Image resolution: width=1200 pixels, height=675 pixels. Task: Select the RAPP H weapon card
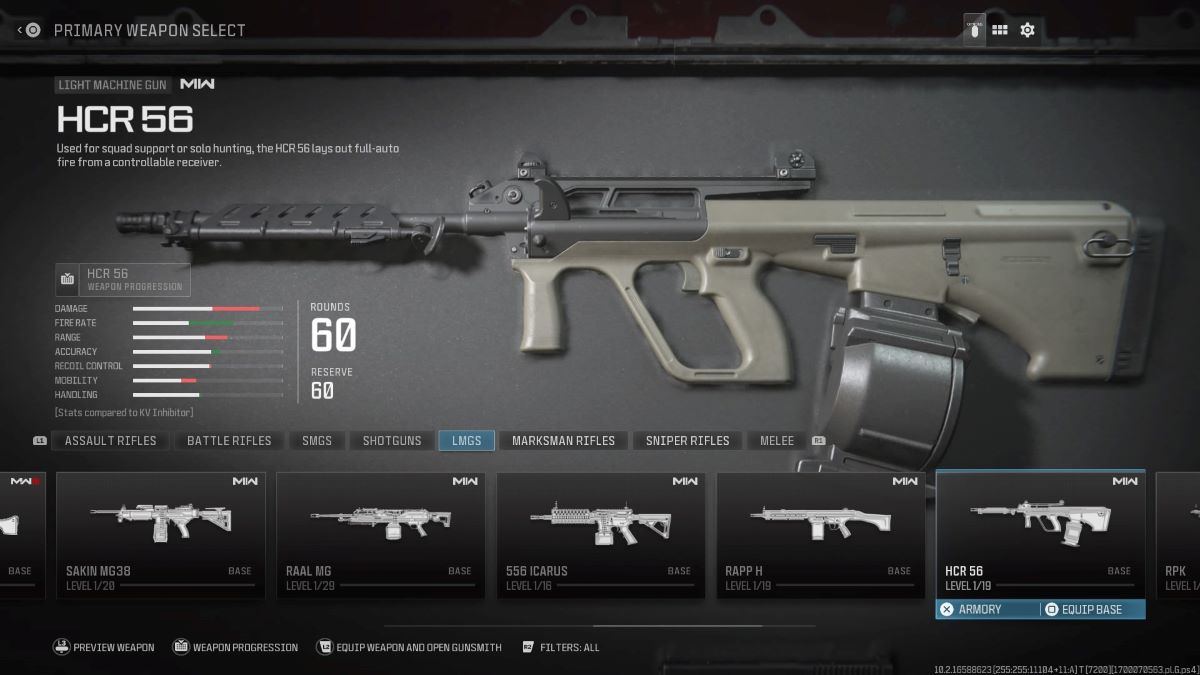tap(821, 535)
